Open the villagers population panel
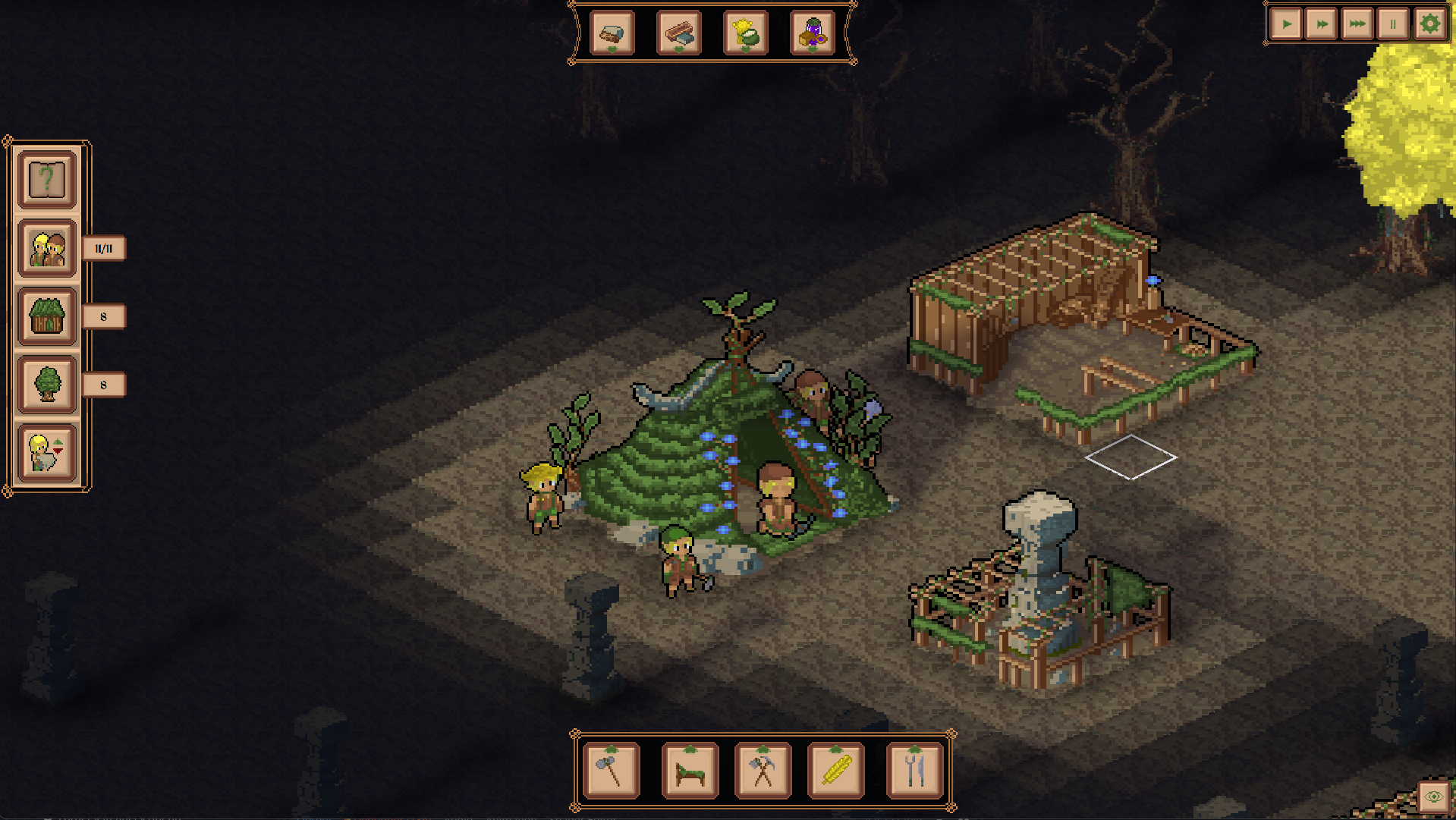Screen dimensions: 1456x820 [x=47, y=248]
